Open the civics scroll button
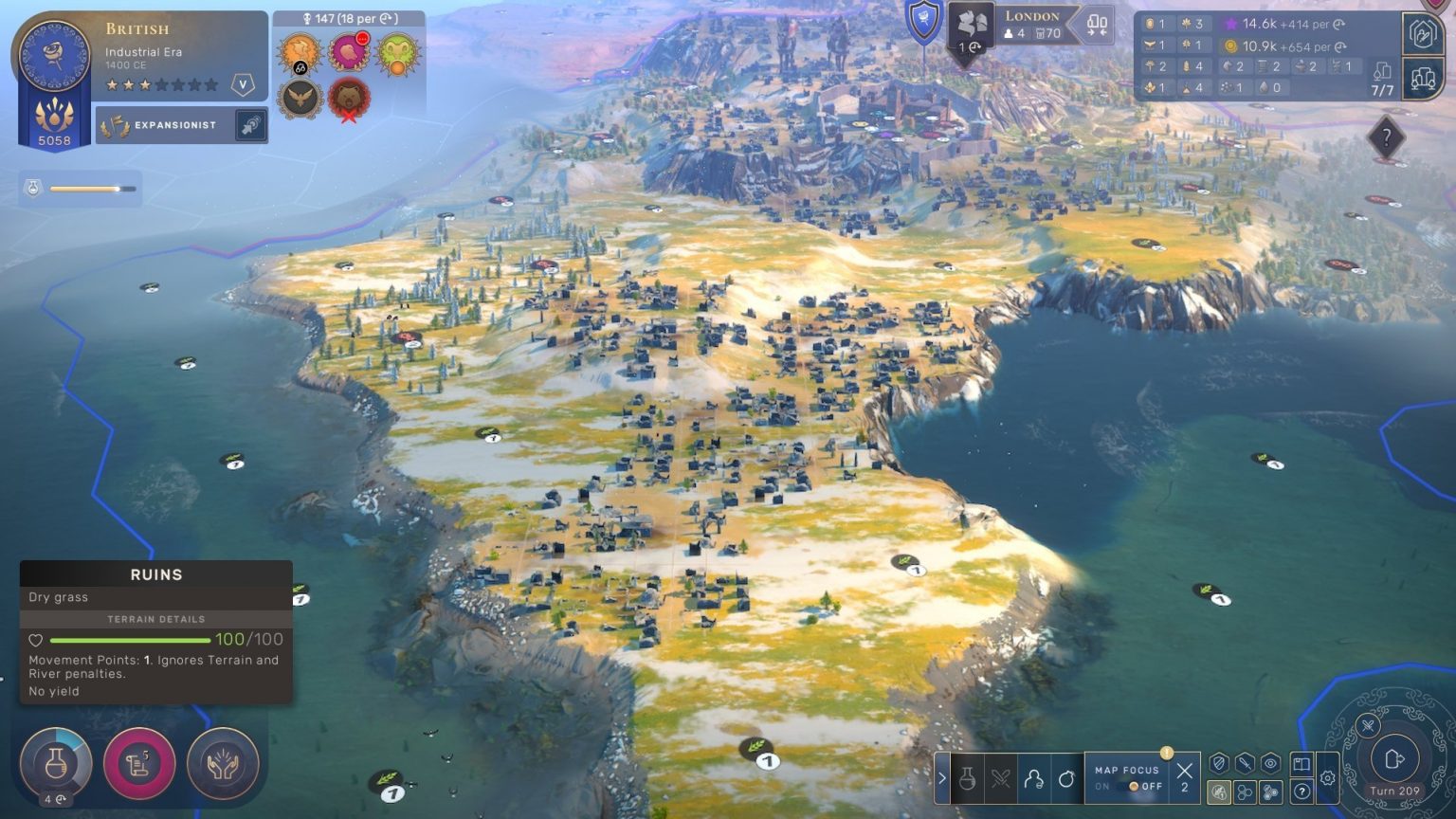This screenshot has height=819, width=1456. 139,763
